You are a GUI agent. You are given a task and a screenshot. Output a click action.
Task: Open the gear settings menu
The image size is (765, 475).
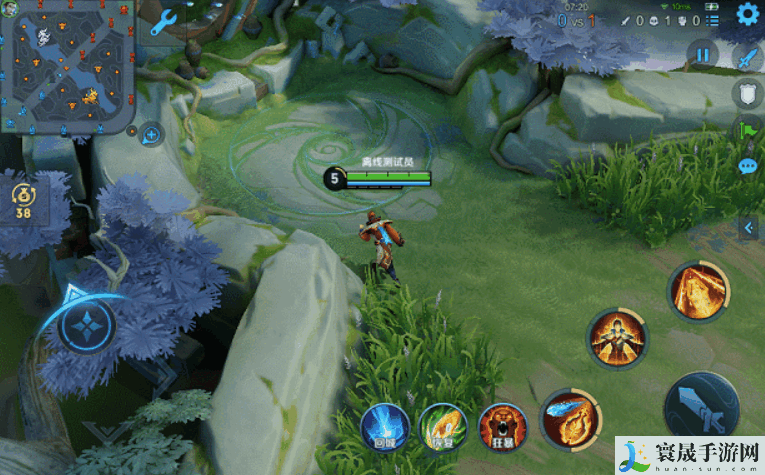point(747,14)
